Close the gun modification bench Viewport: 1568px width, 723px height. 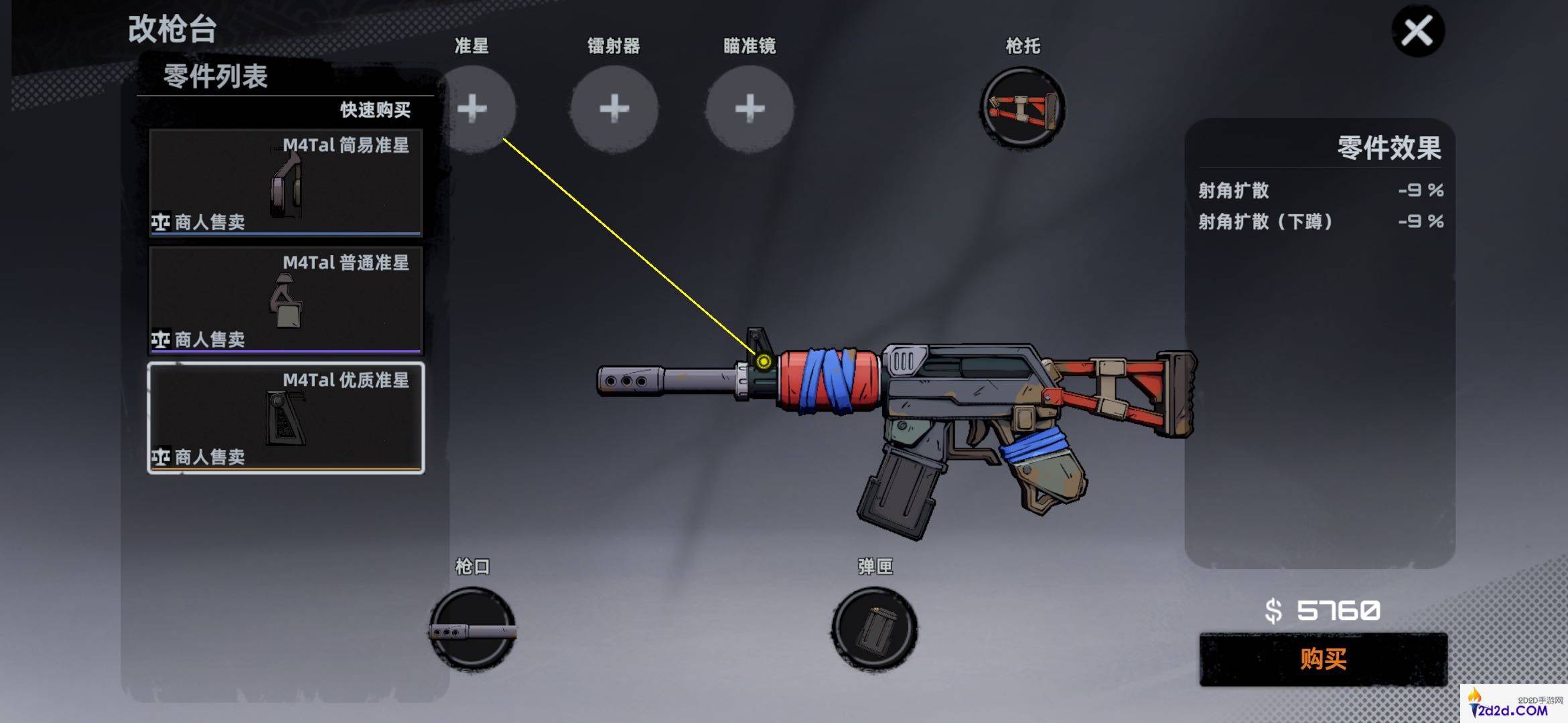[x=1417, y=31]
